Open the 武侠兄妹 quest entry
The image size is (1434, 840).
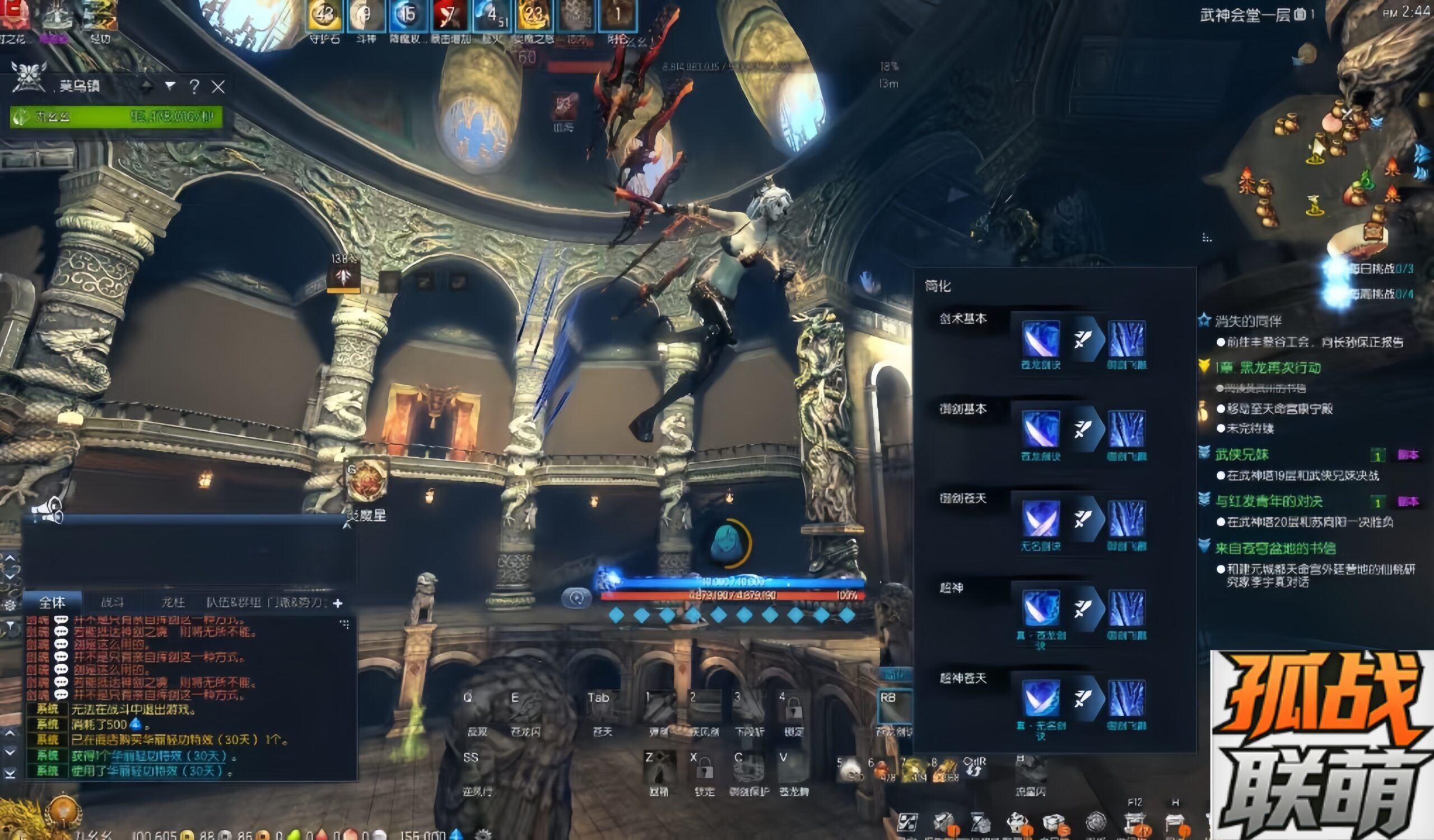(x=1241, y=454)
